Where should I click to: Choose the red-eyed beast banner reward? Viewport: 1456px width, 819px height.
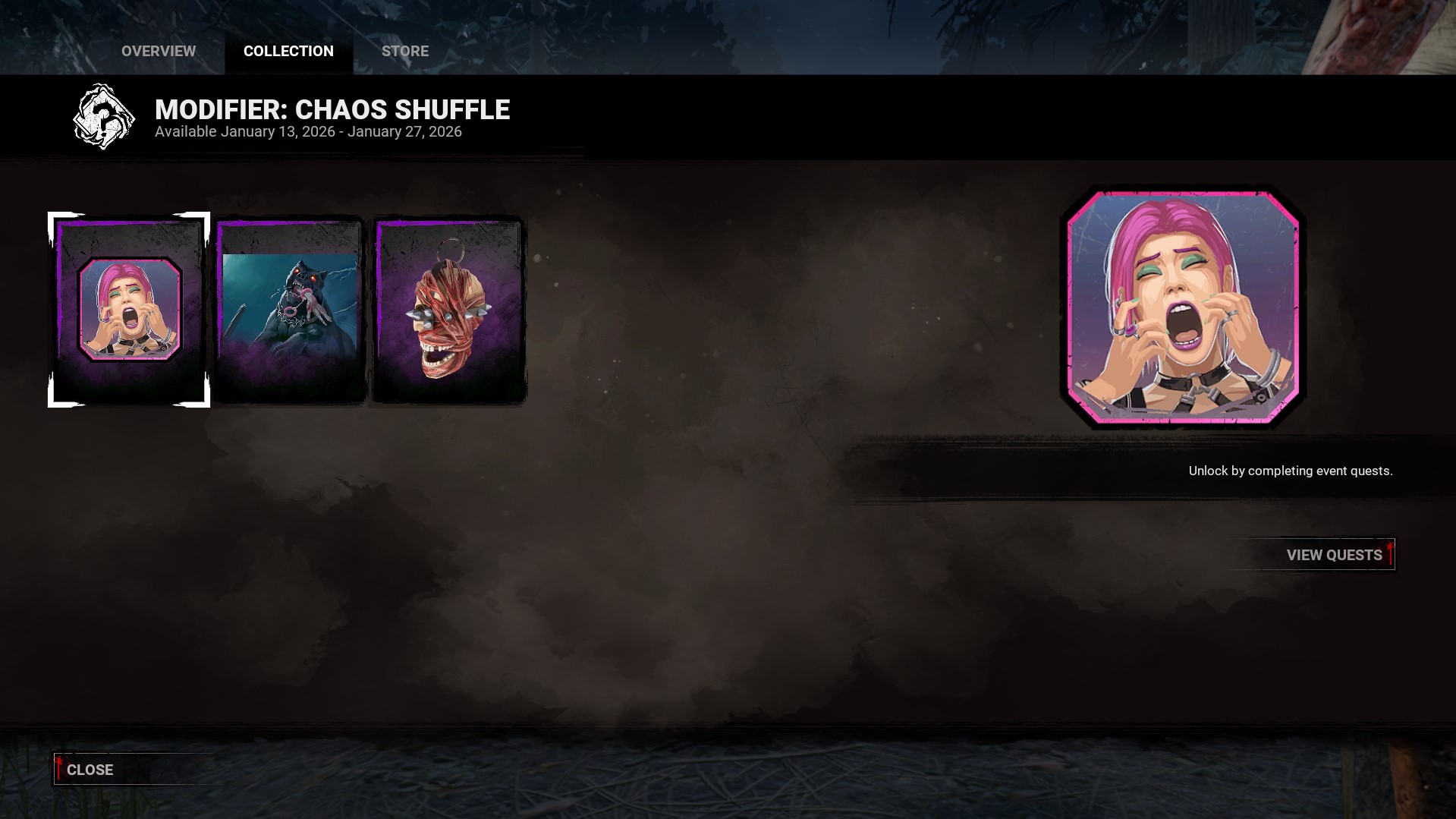(x=290, y=310)
